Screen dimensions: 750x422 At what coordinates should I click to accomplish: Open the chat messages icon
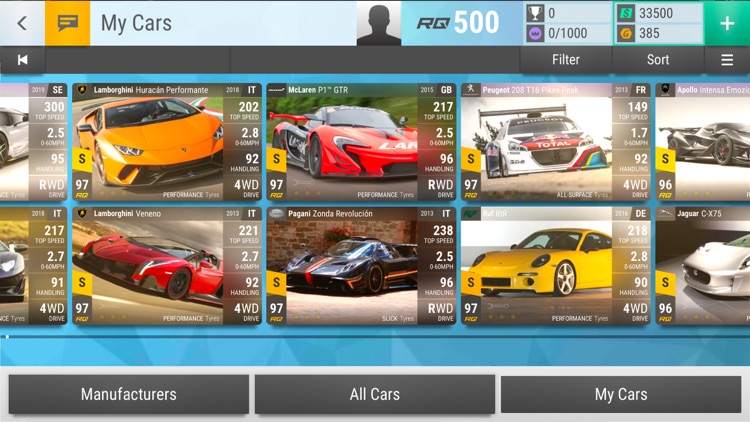(x=67, y=22)
